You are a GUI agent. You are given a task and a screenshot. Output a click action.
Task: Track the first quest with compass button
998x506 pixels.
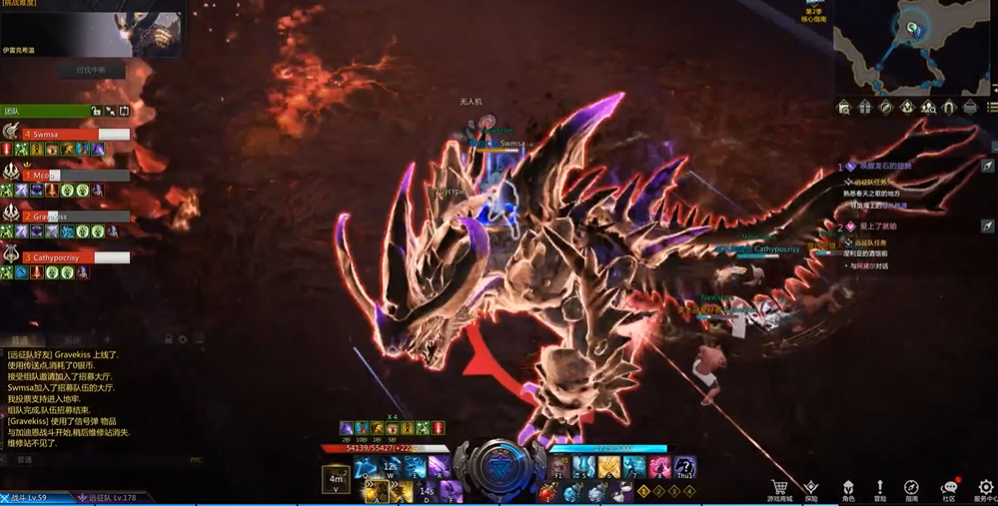click(987, 166)
